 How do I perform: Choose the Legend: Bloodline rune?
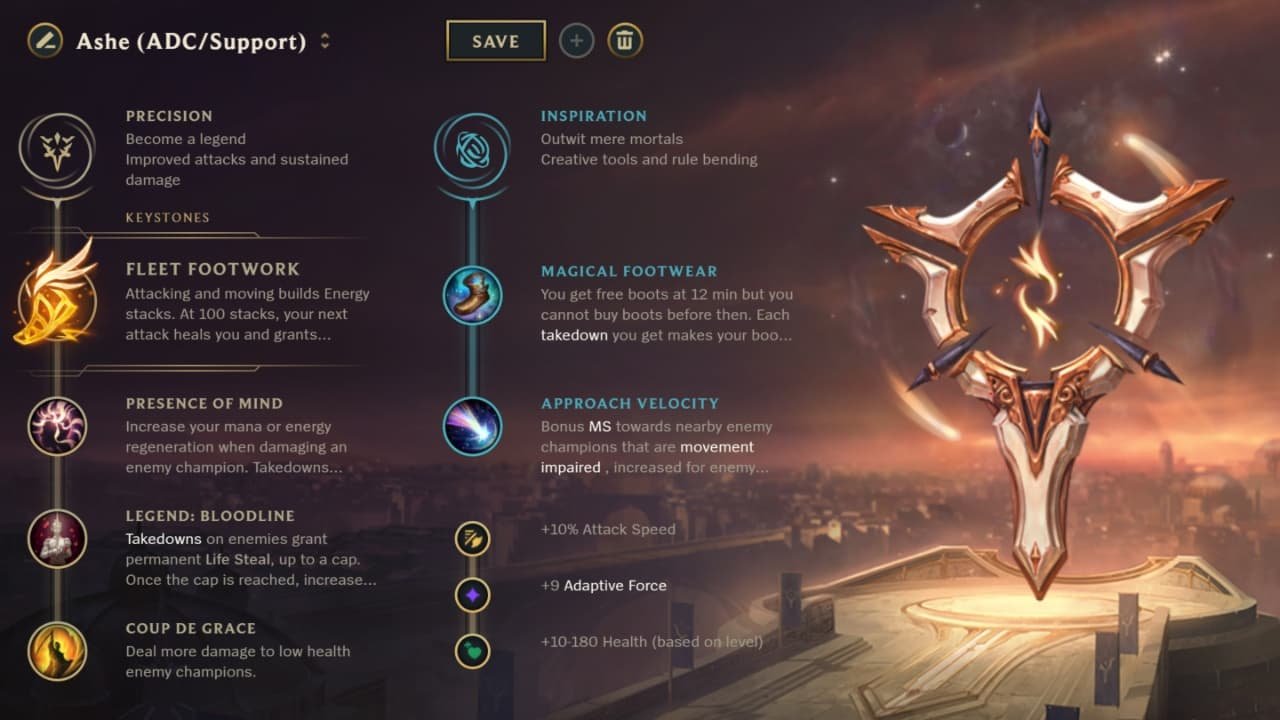[x=57, y=540]
